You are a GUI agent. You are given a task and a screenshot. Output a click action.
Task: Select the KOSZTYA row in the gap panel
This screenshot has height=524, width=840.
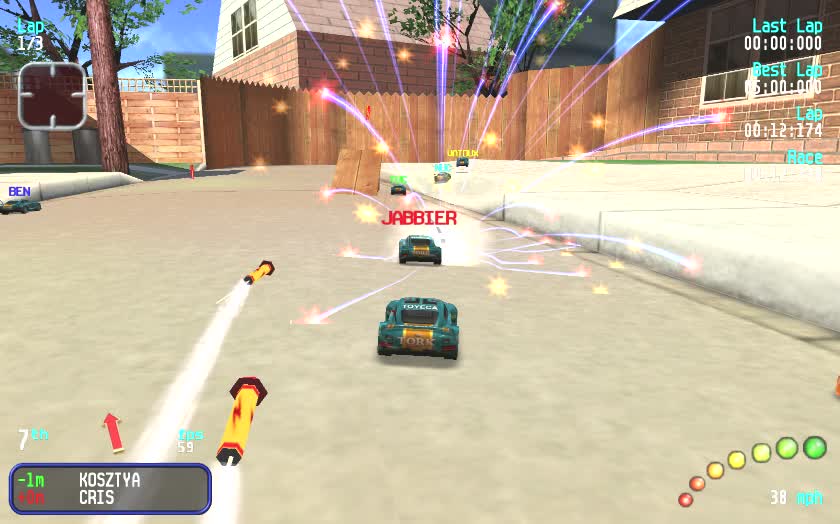(x=109, y=480)
